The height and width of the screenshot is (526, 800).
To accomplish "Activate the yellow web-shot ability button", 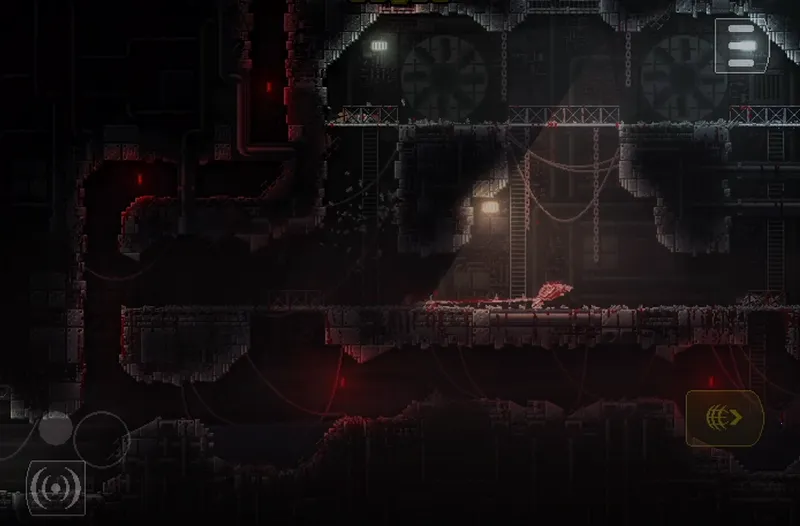I will pos(724,417).
